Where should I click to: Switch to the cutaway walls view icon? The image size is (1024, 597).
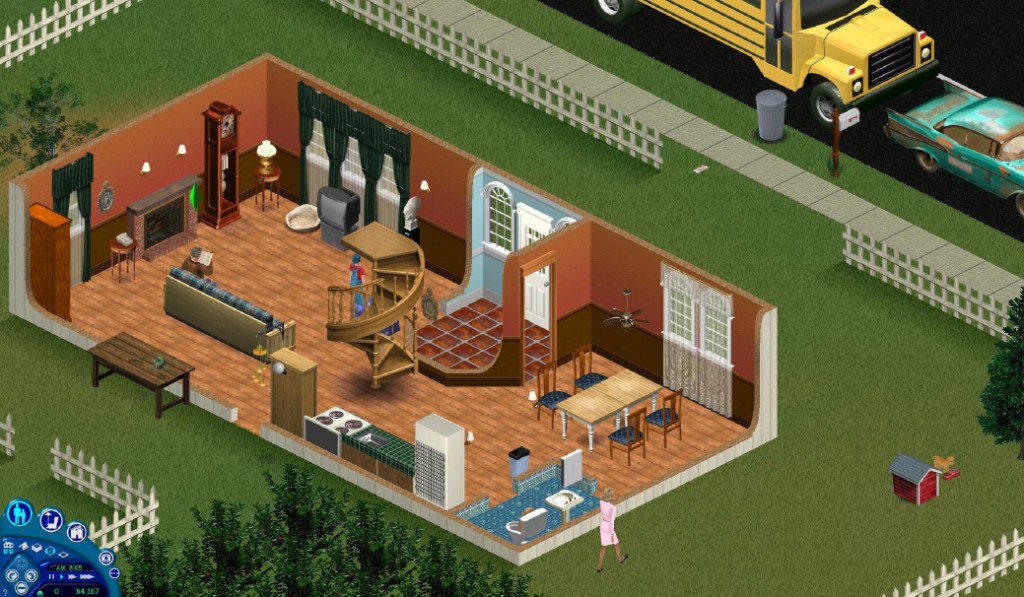coord(37,548)
